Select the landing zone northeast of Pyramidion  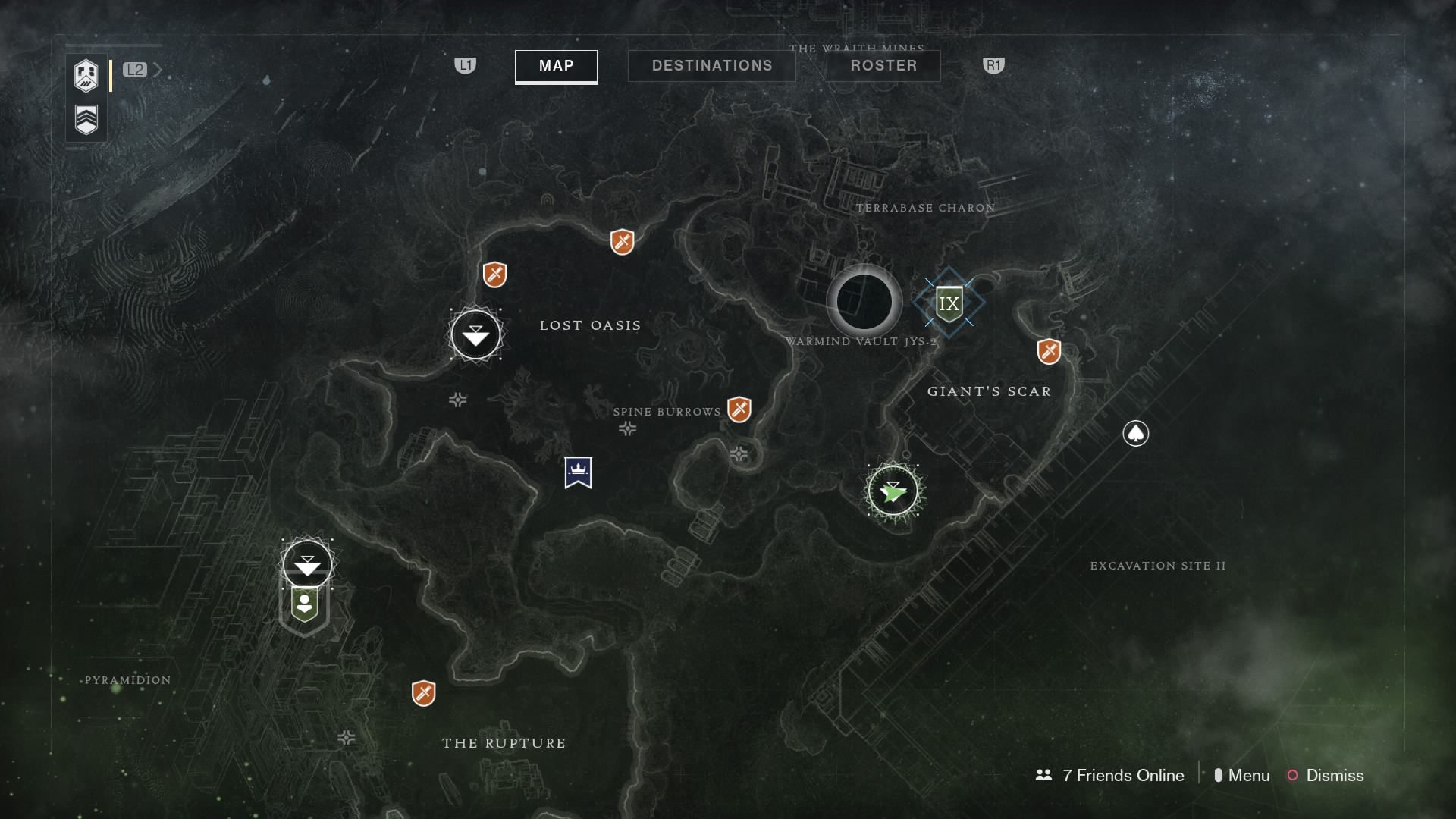(306, 563)
